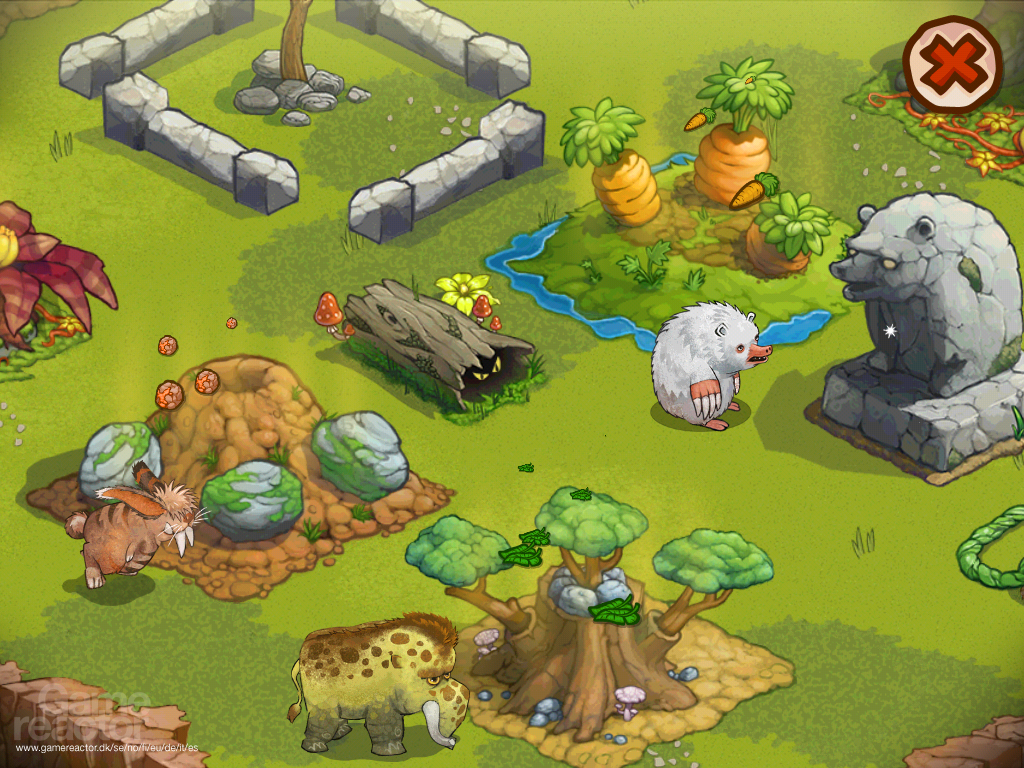This screenshot has width=1024, height=768.
Task: Close the view with the red X button
Action: 951,66
